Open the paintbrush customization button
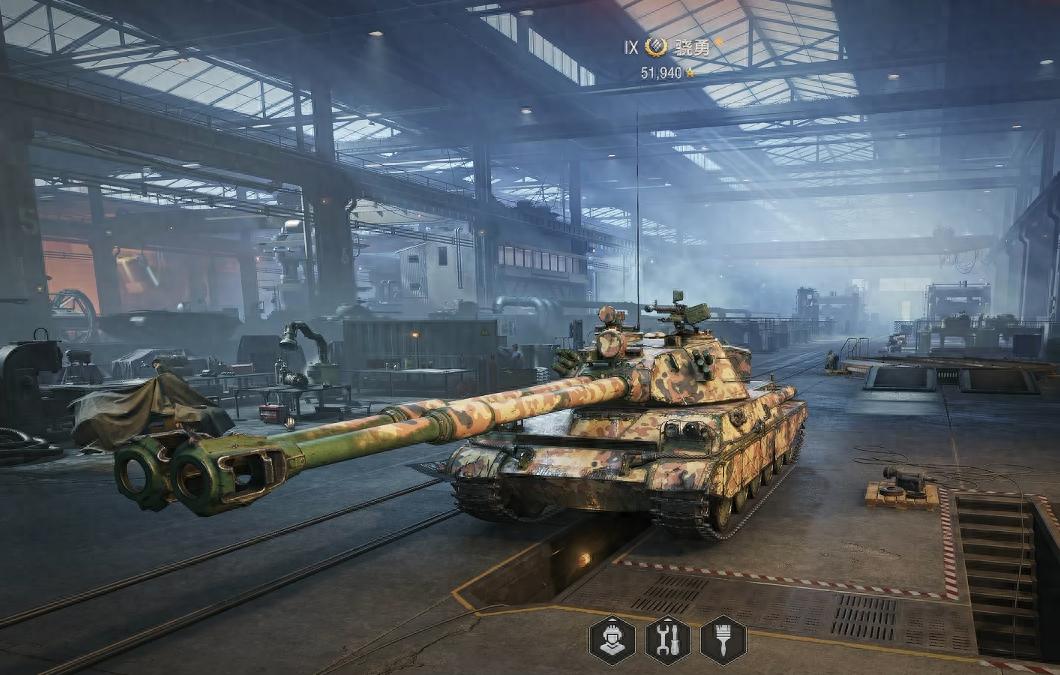The height and width of the screenshot is (675, 1060). coord(723,640)
